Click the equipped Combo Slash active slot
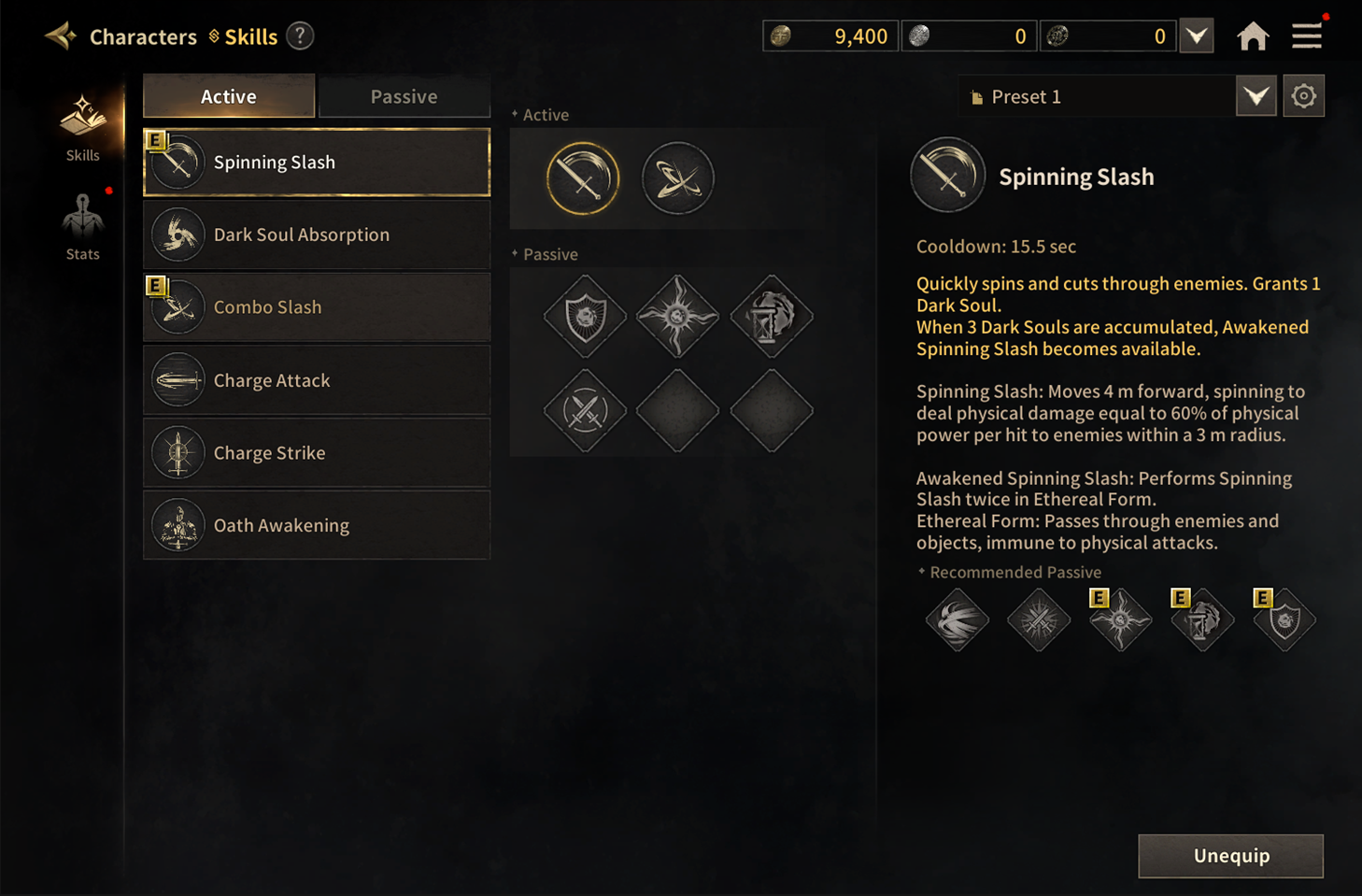This screenshot has width=1362, height=896. pos(678,178)
